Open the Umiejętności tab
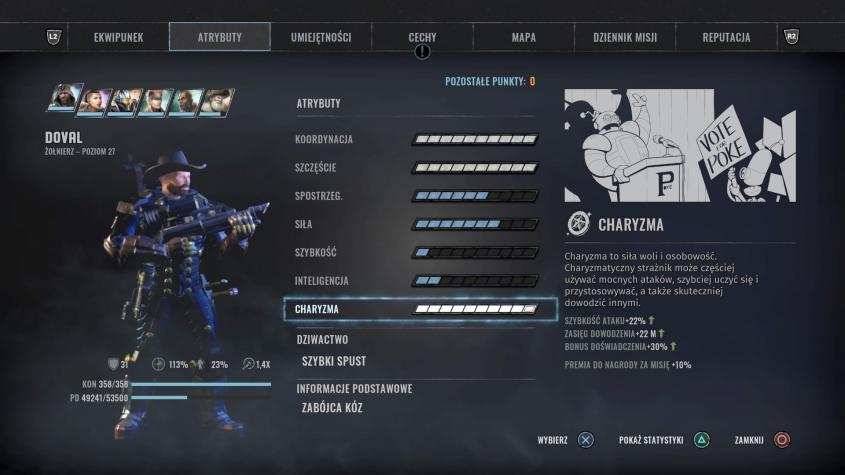This screenshot has width=845, height=475. coord(321,37)
